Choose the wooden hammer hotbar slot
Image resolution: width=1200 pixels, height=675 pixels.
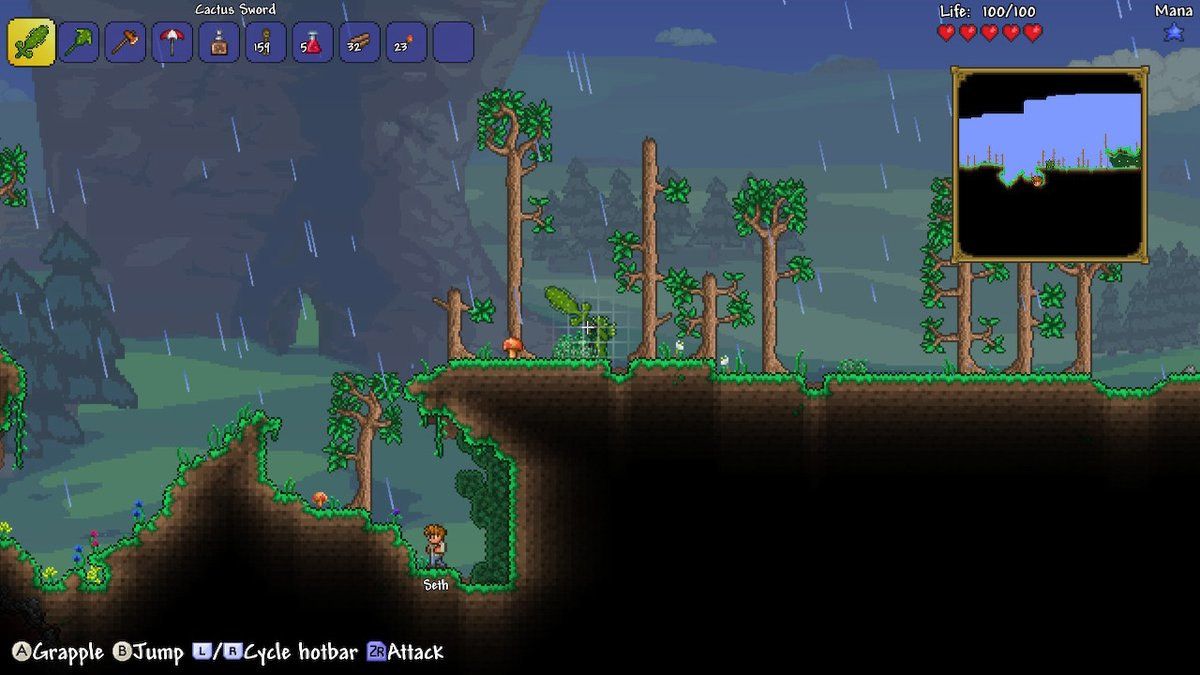[x=126, y=43]
